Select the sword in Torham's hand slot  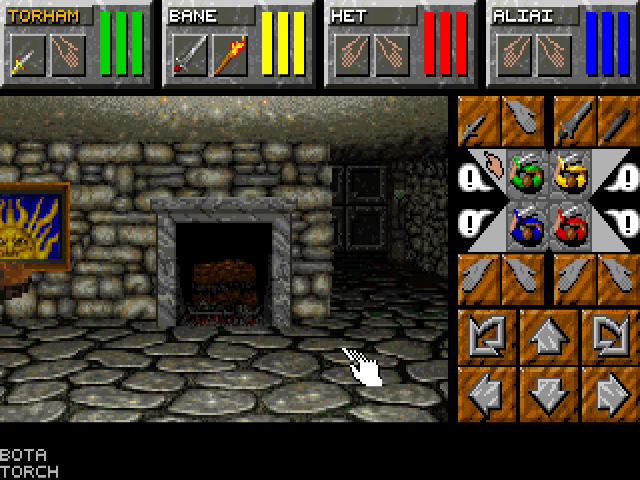pyautogui.click(x=26, y=56)
